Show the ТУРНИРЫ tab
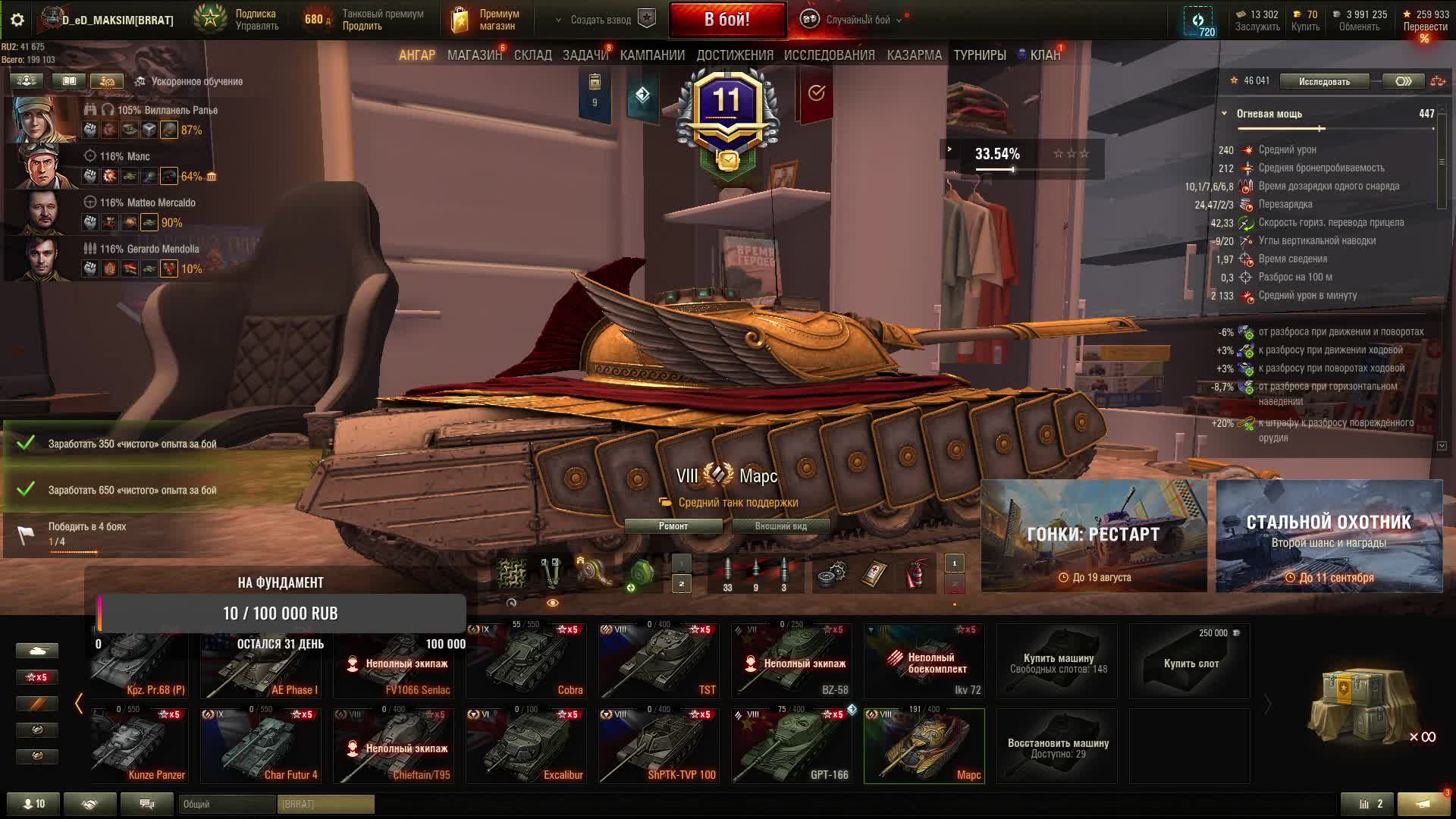 [x=980, y=55]
